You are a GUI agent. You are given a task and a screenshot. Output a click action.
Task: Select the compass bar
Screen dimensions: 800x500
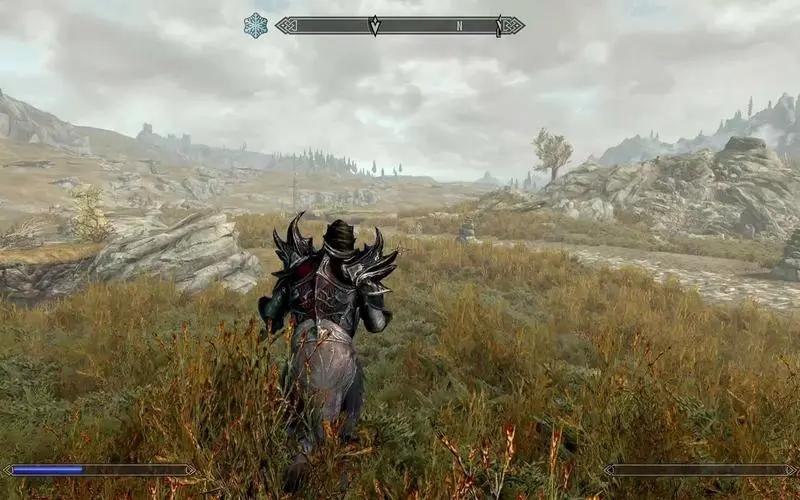click(400, 25)
